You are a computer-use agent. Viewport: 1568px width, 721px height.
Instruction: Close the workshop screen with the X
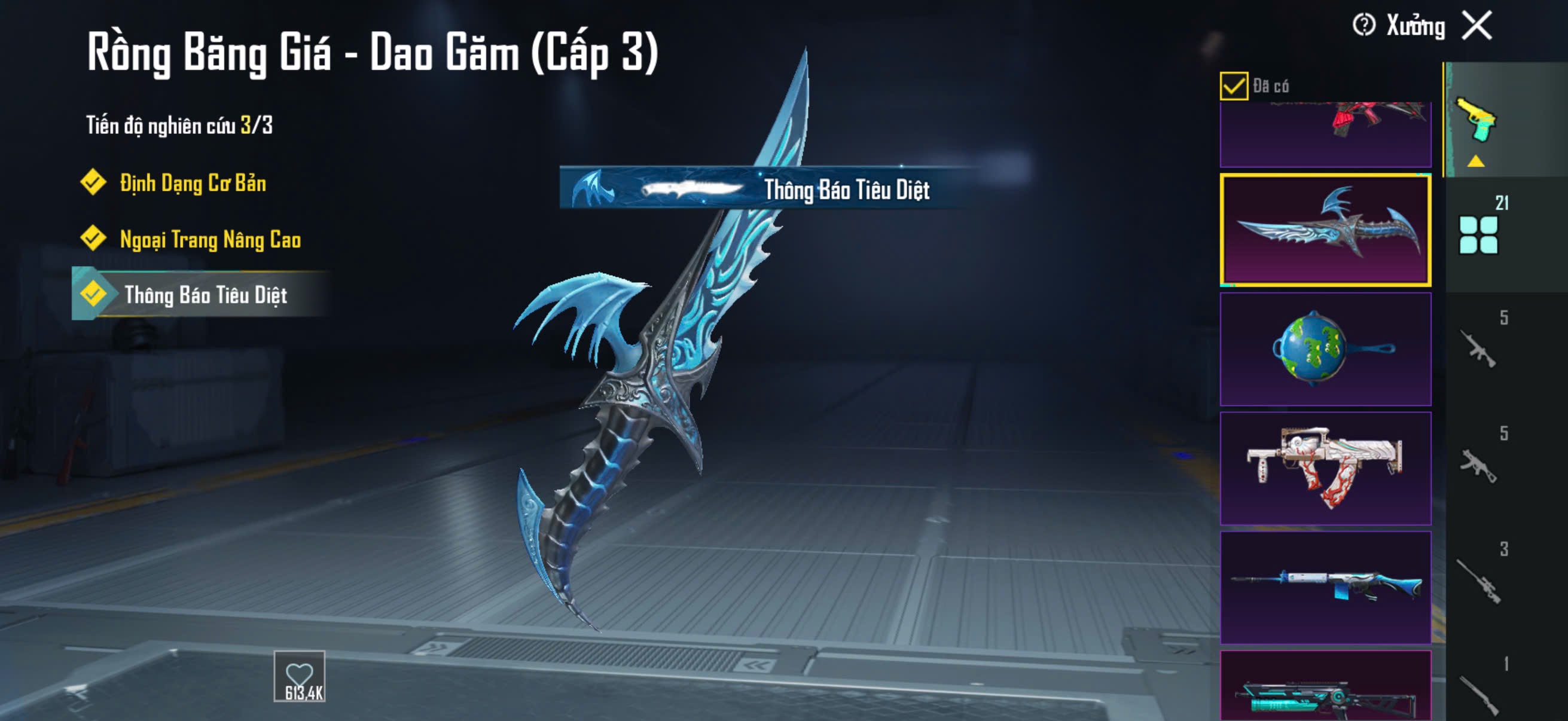point(1477,26)
